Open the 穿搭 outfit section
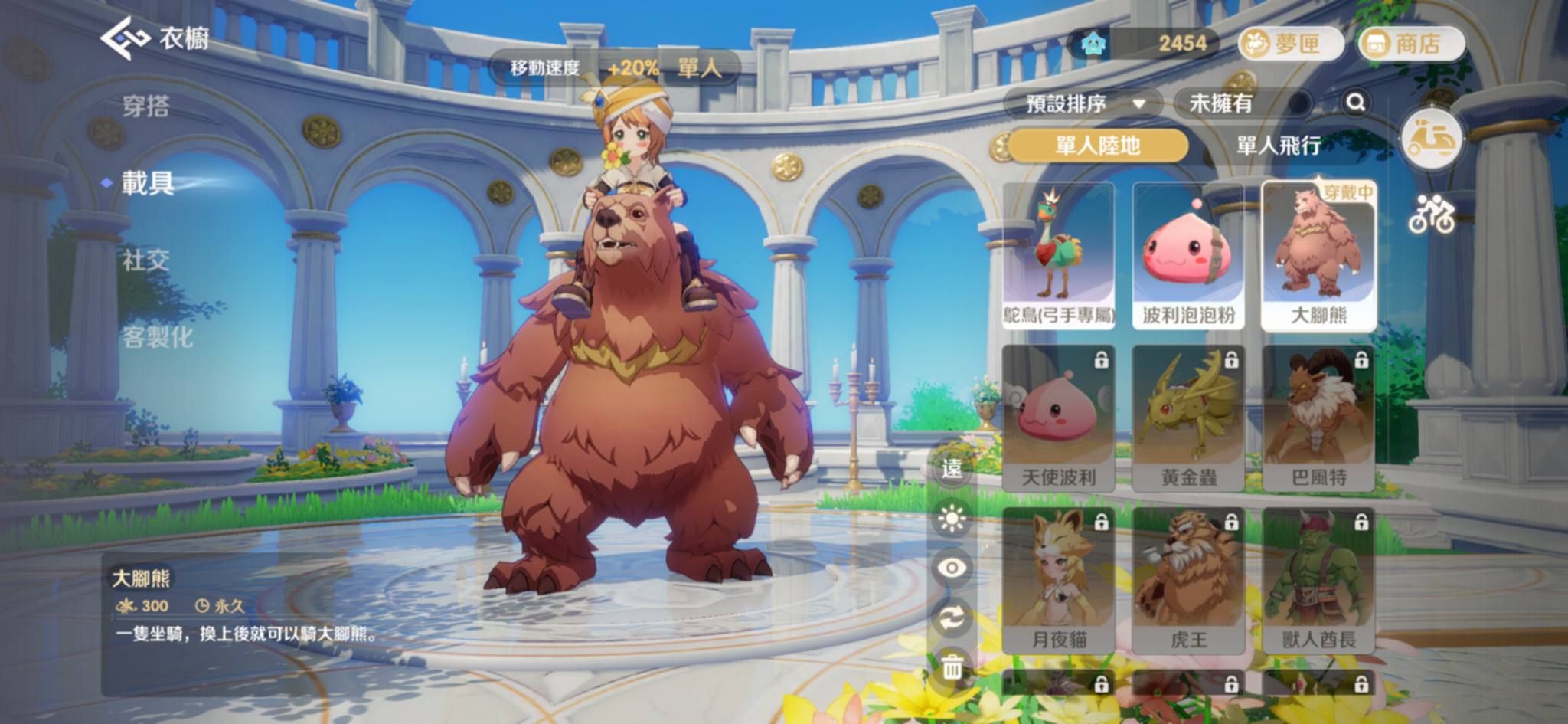The image size is (1568, 724). 146,106
